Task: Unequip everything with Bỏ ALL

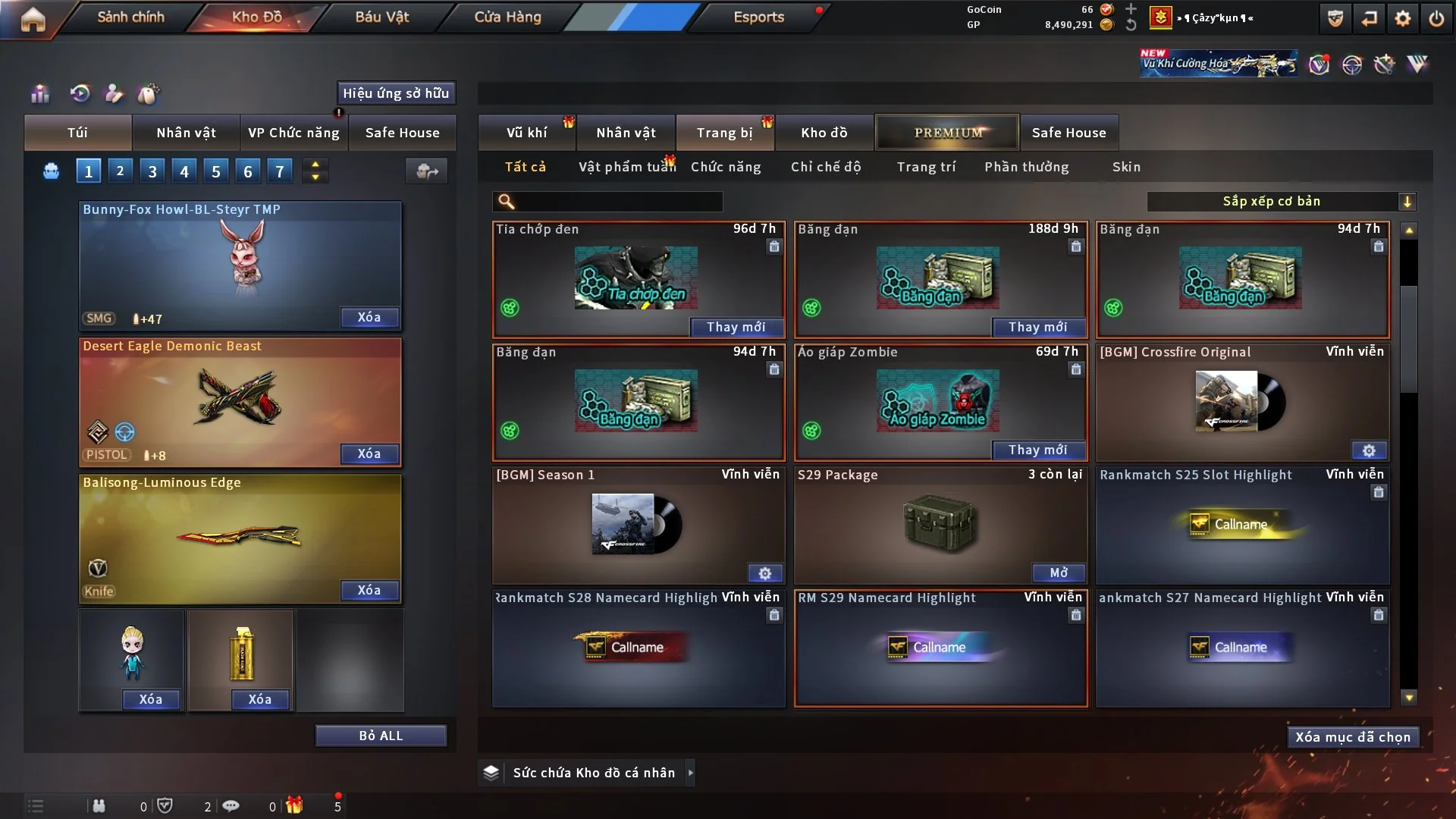Action: (x=381, y=736)
